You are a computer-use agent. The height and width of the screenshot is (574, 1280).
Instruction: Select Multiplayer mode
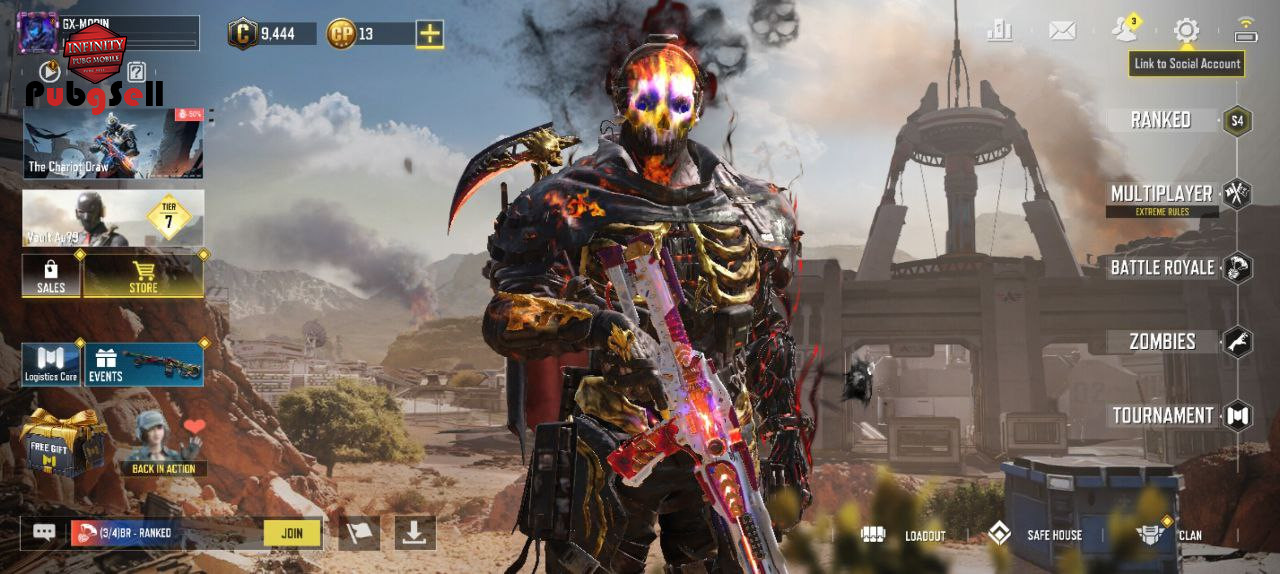click(x=1163, y=194)
